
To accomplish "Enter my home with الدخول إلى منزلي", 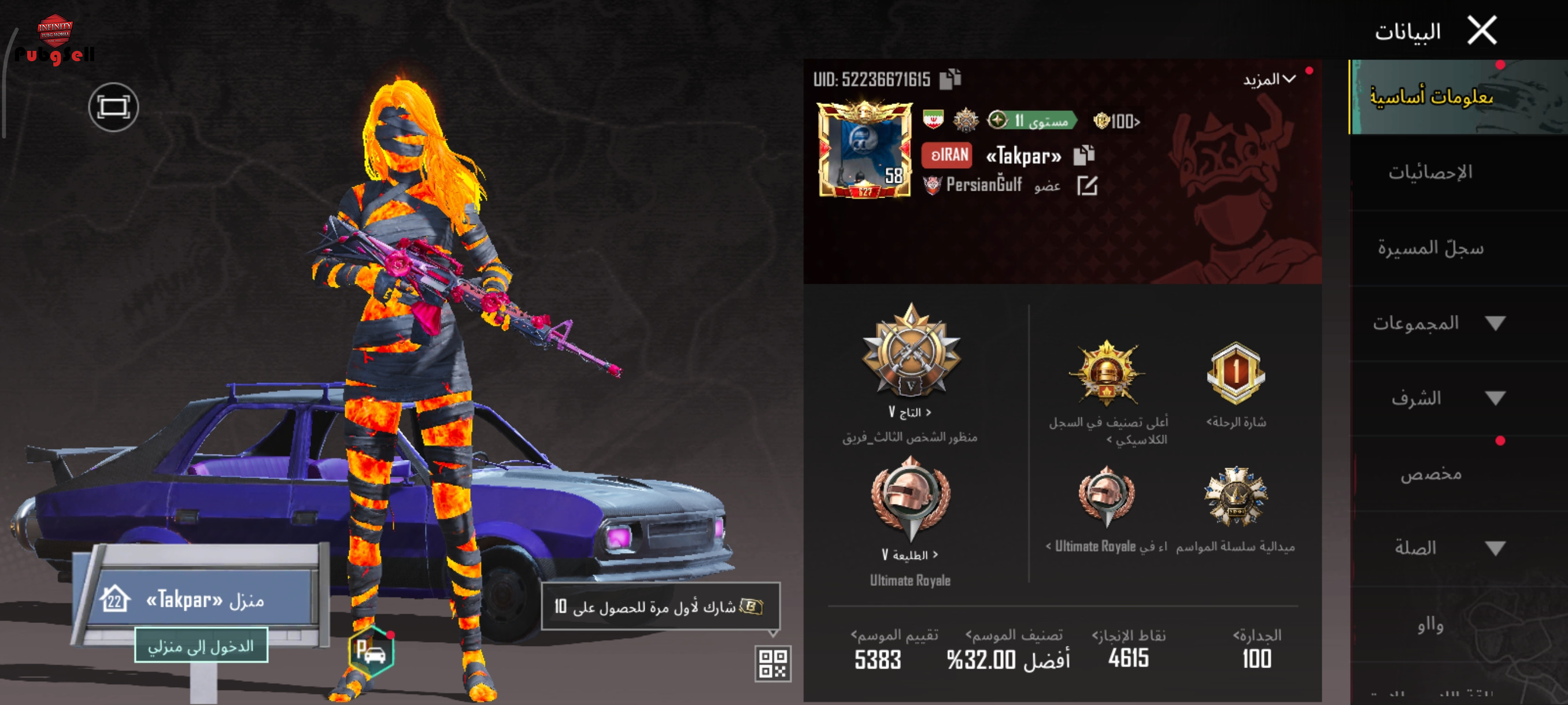I will pyautogui.click(x=201, y=645).
